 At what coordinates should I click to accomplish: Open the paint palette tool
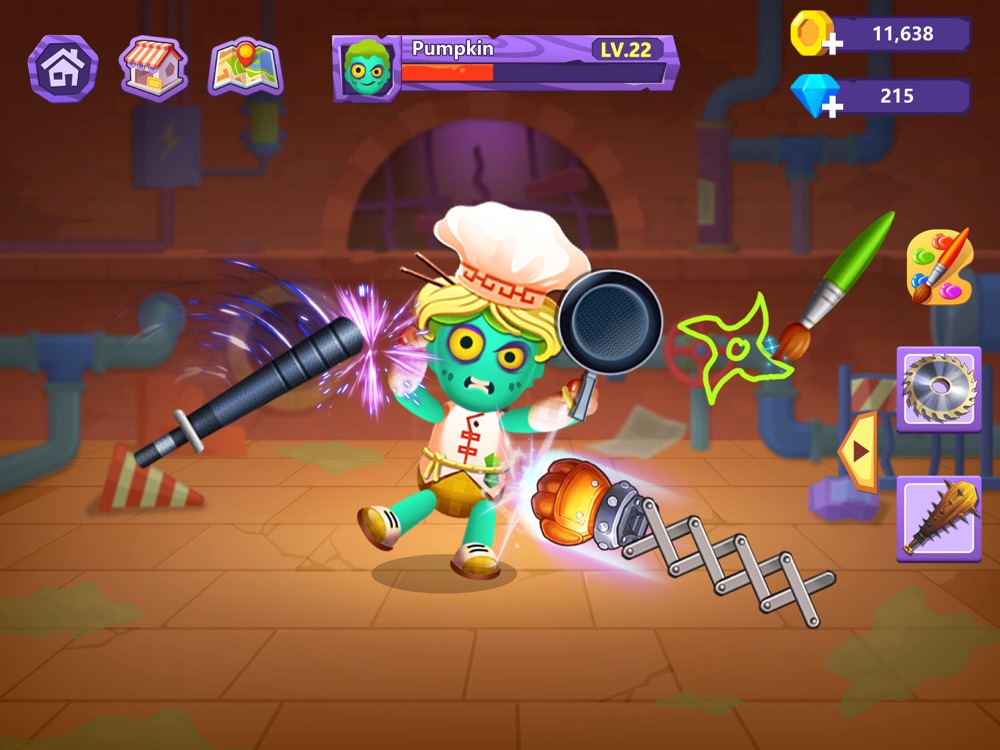(939, 265)
